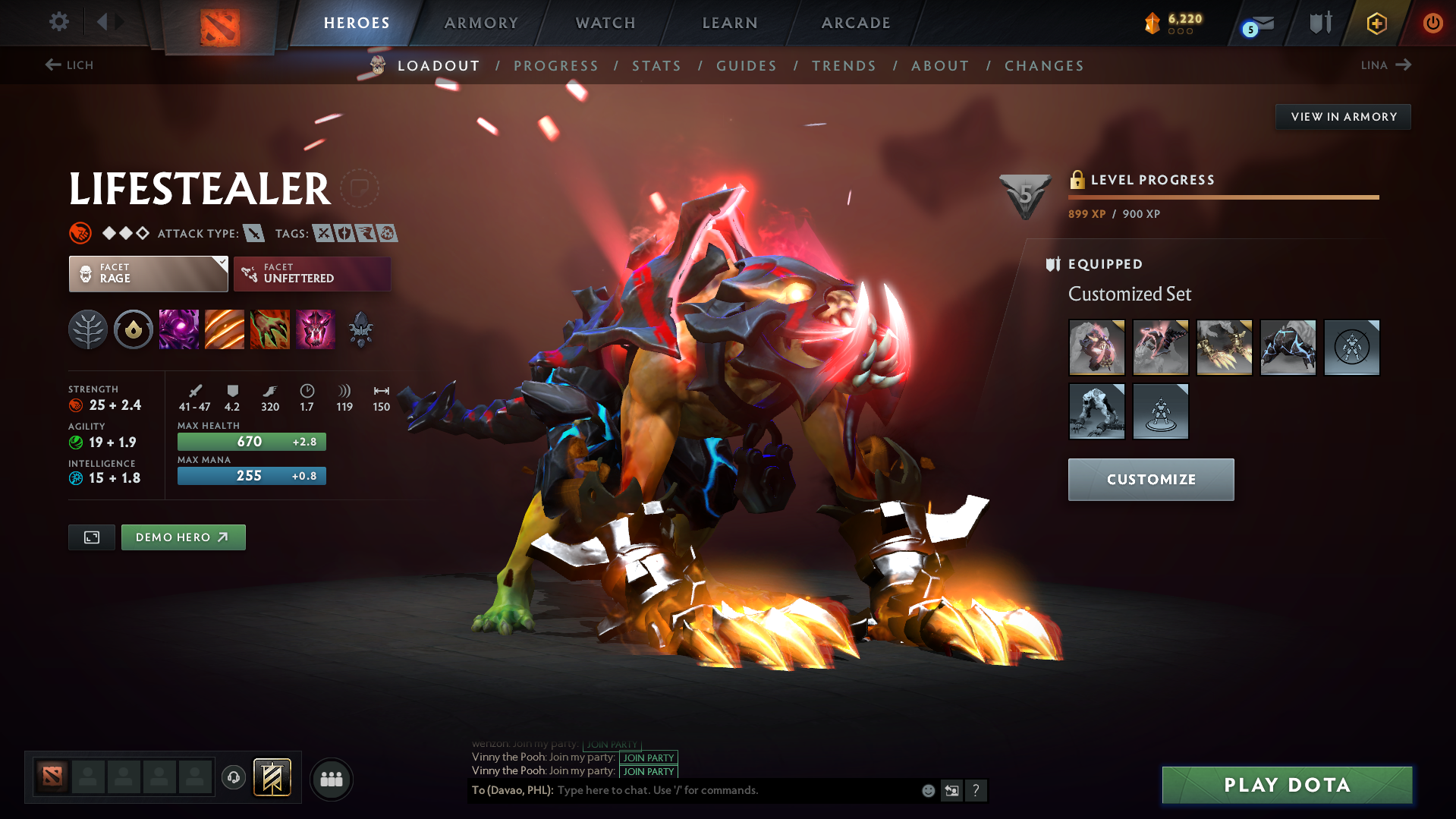The image size is (1456, 819).
Task: Click the friends list icon in bottom left
Action: point(331,779)
